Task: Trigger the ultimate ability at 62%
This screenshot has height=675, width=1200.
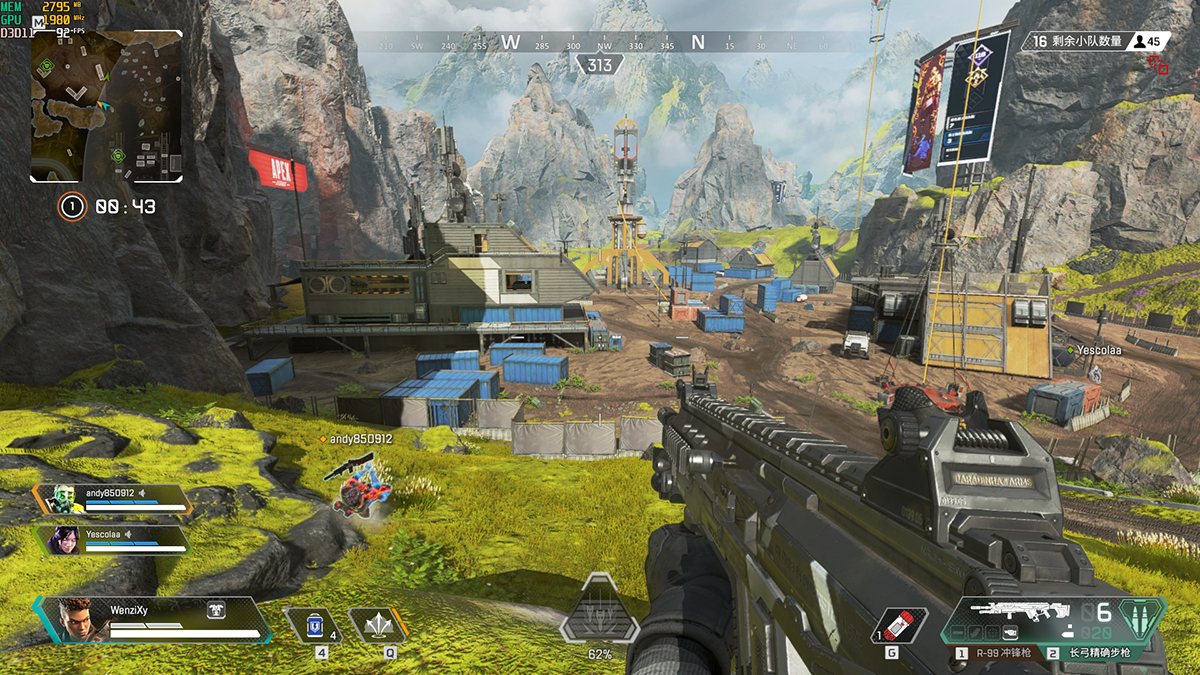Action: (599, 609)
